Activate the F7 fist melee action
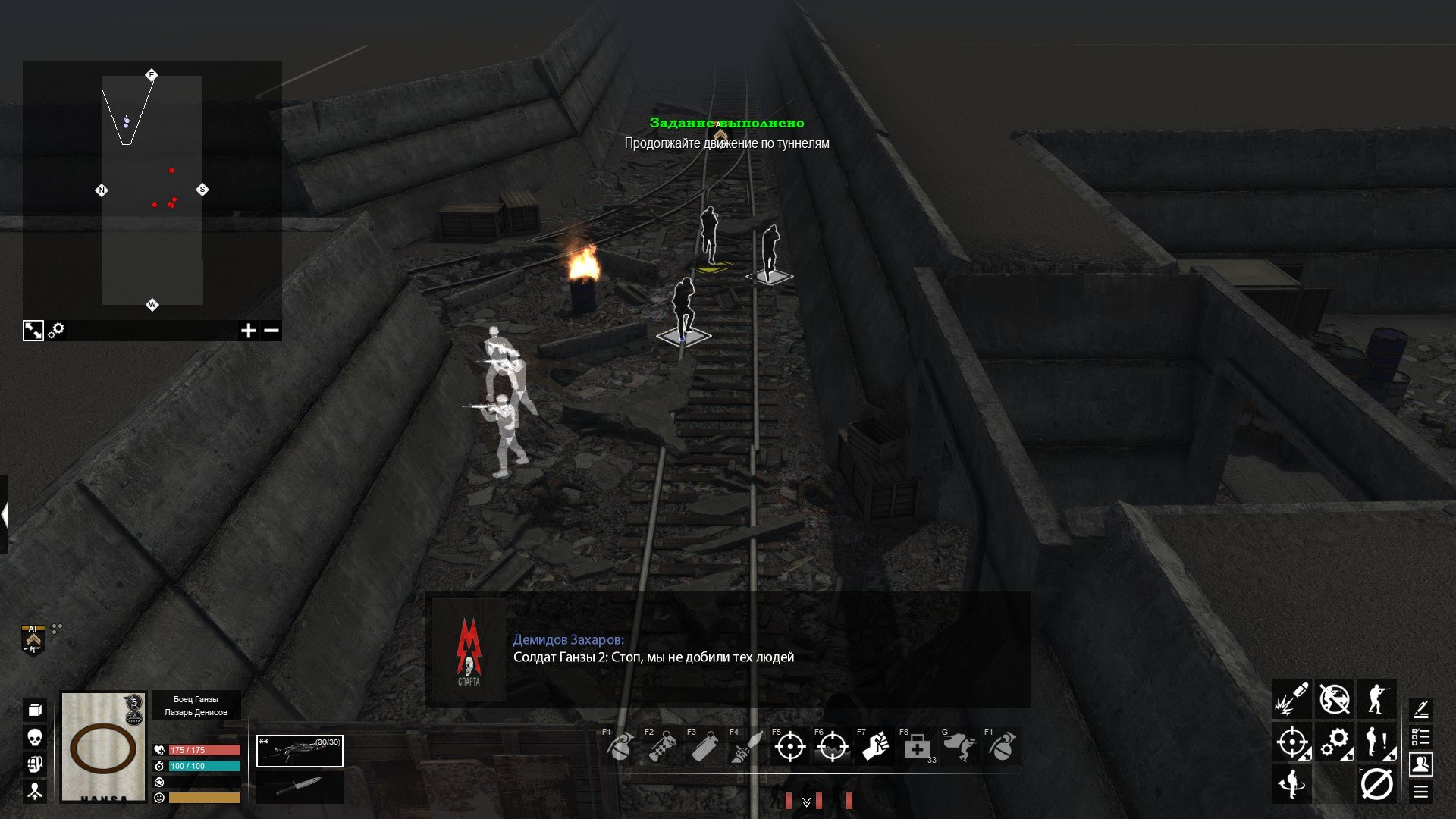1456x819 pixels. 874,748
